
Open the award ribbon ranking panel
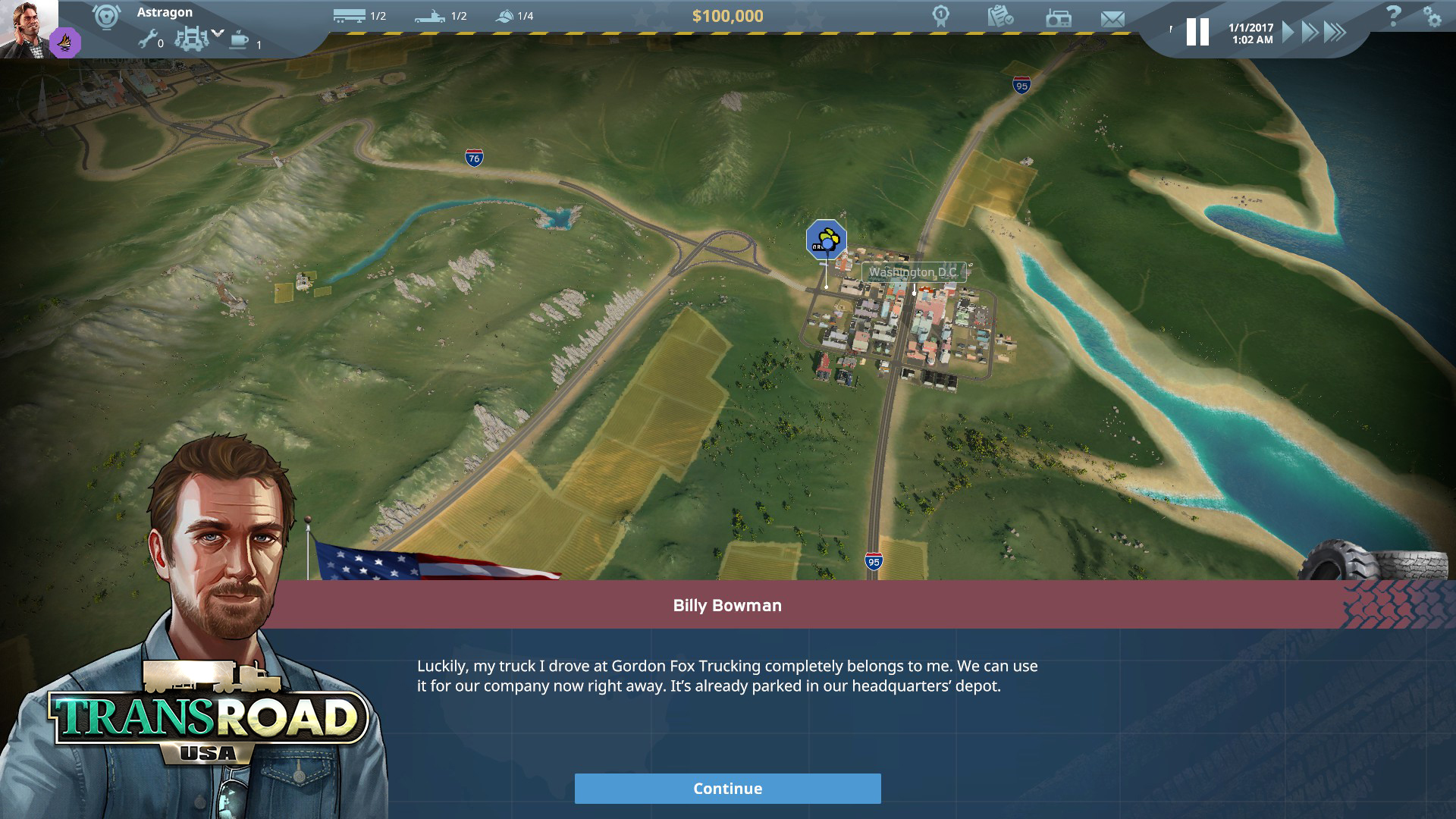pos(941,16)
